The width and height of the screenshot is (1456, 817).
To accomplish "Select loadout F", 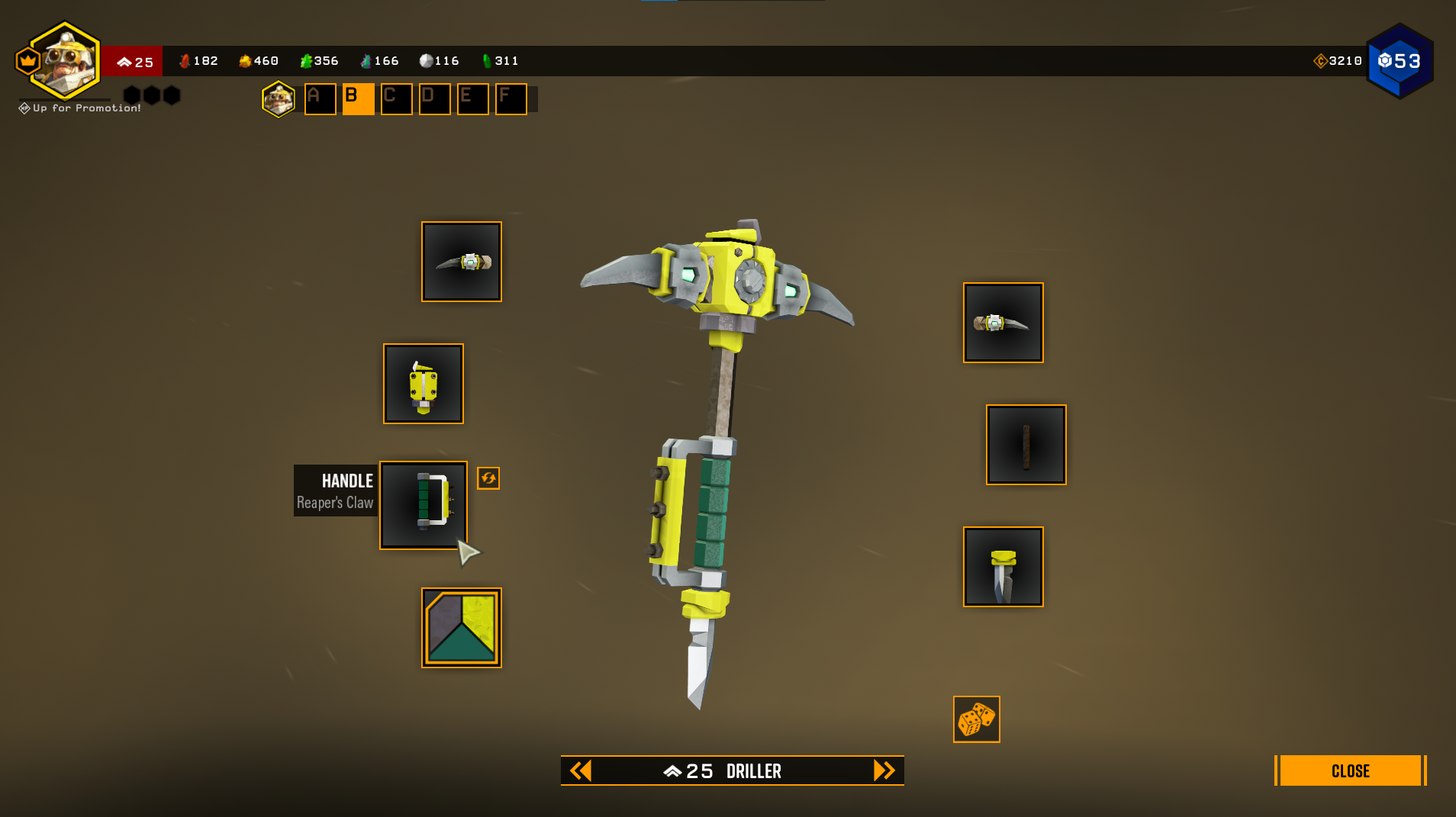I will click(511, 99).
